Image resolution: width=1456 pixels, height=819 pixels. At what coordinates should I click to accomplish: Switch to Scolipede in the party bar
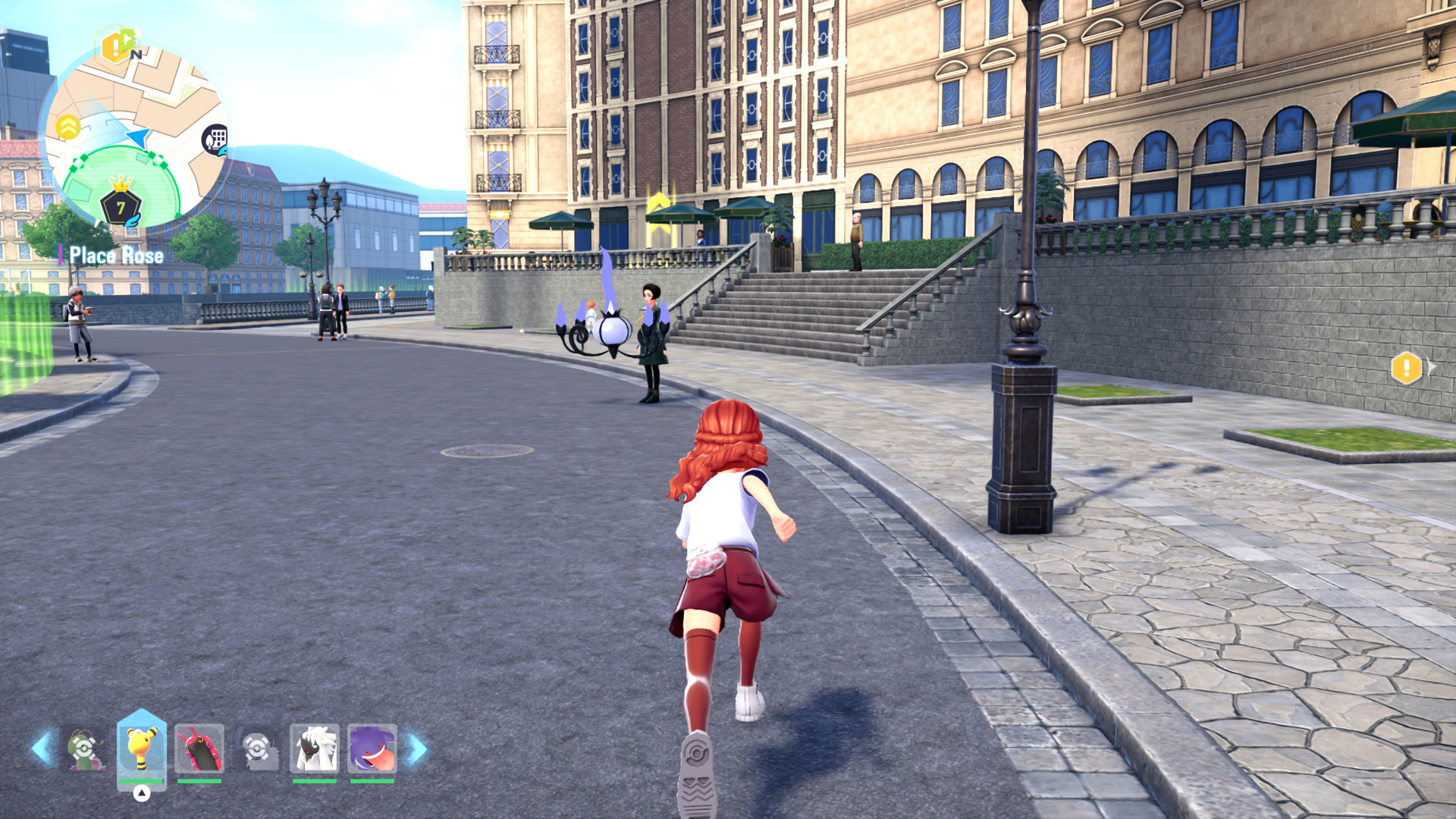click(x=199, y=748)
